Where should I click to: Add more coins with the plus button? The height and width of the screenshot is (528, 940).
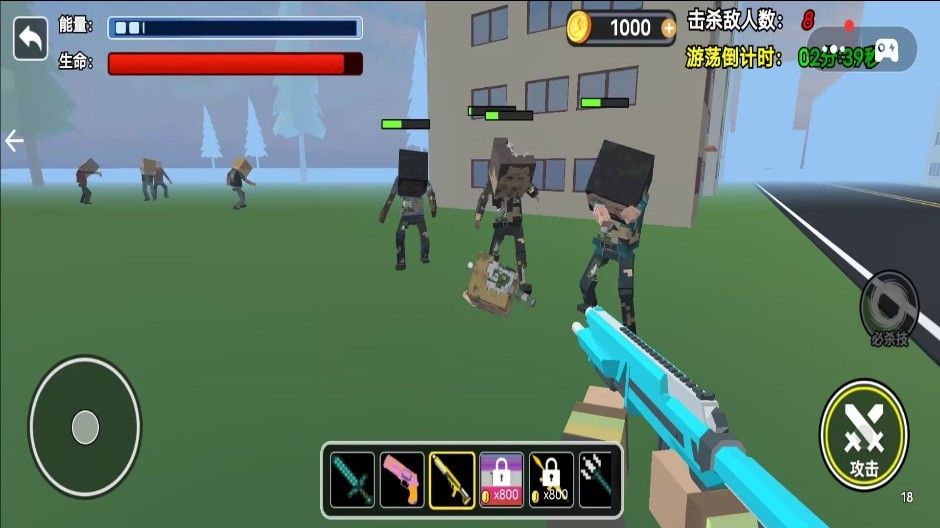click(668, 29)
